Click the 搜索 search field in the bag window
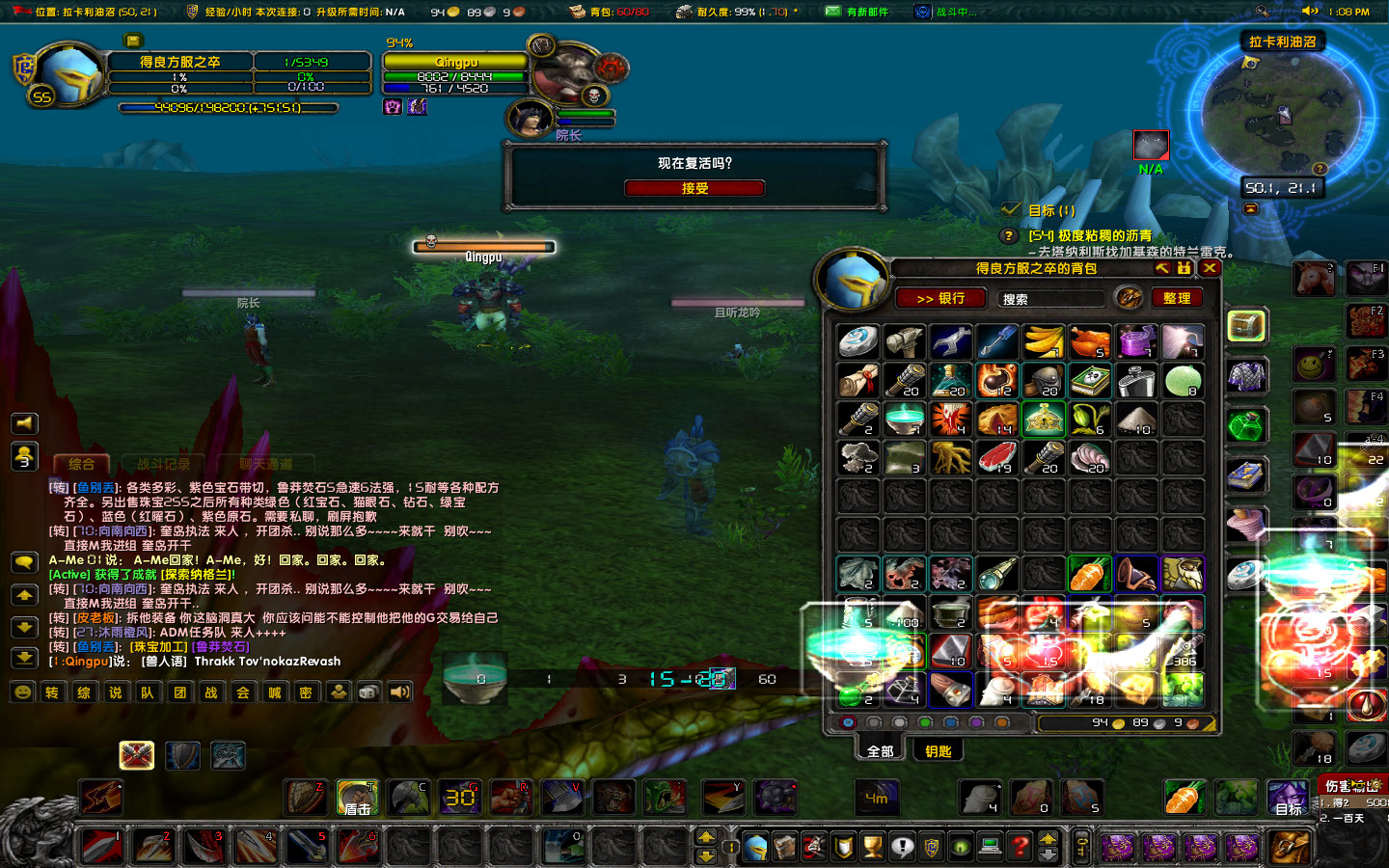Screen dimensions: 1389x868 click(1049, 298)
